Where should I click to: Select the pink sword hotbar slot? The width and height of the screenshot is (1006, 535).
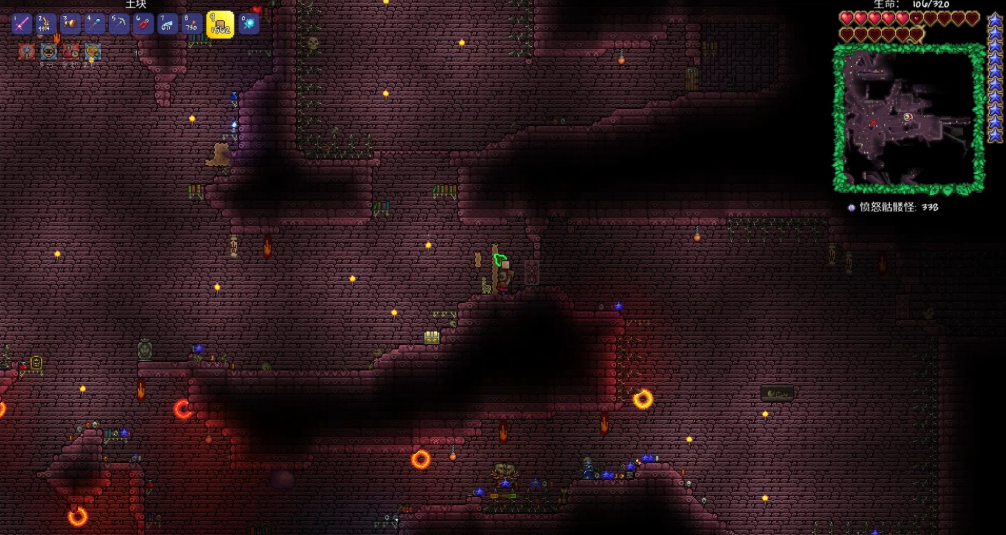(x=22, y=24)
